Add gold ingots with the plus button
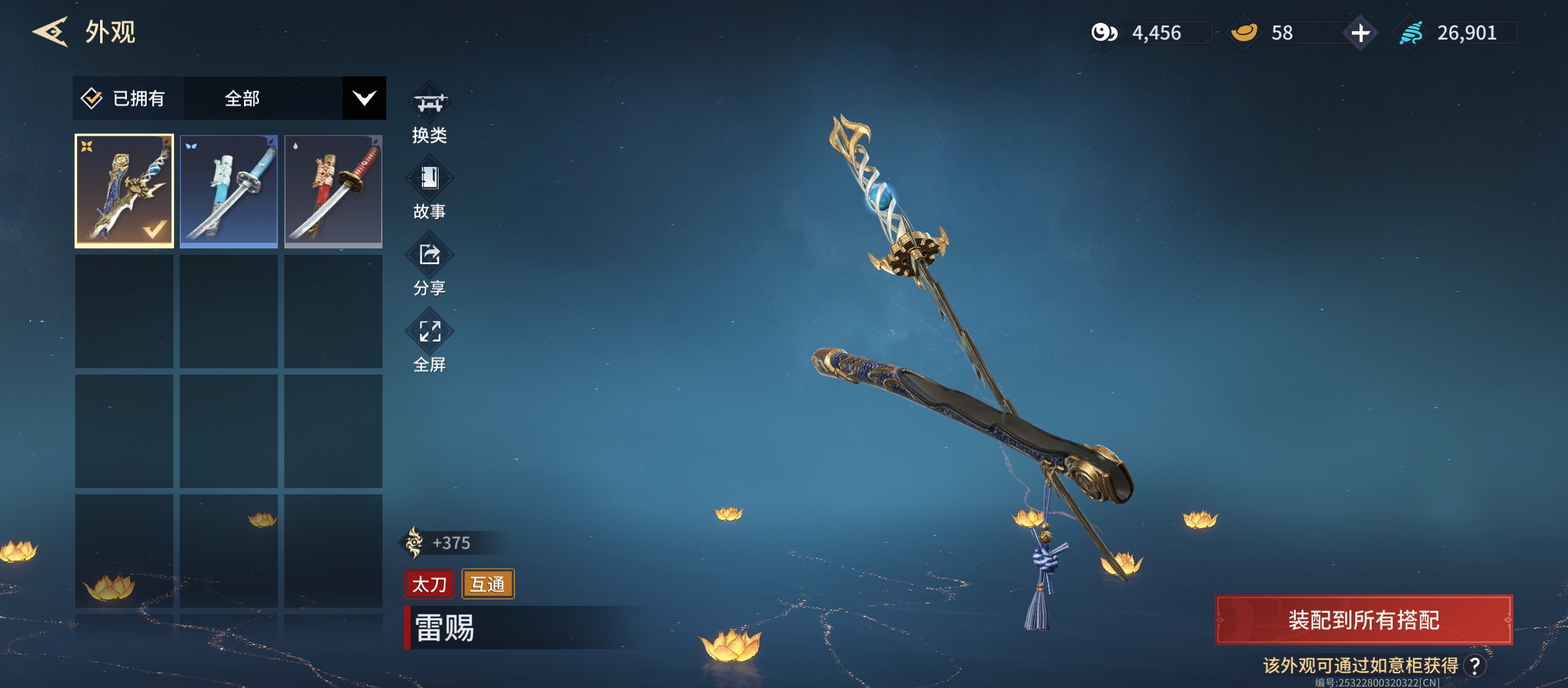1568x688 pixels. (x=1360, y=32)
